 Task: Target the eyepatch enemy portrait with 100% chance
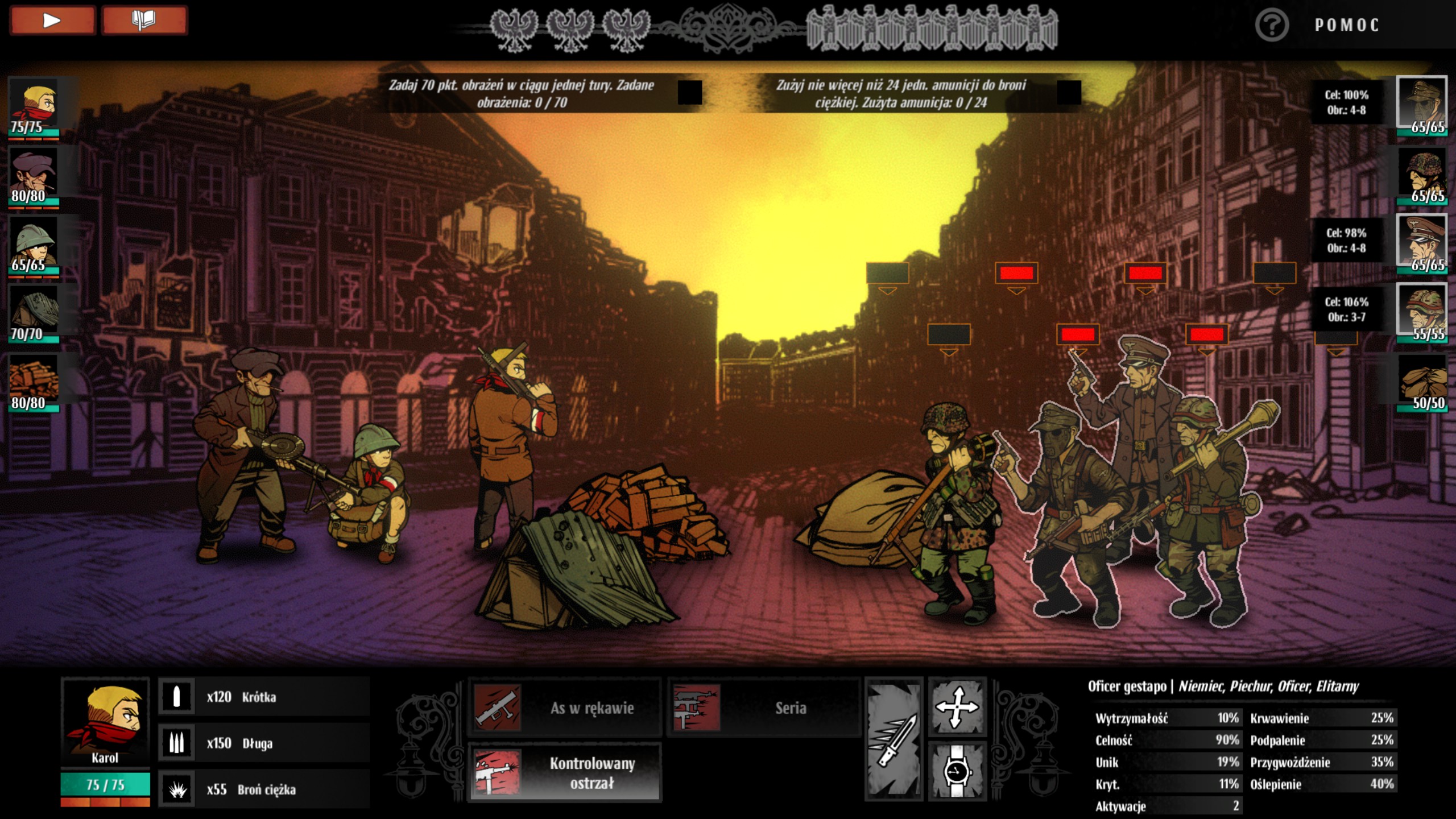pyautogui.click(x=1421, y=105)
